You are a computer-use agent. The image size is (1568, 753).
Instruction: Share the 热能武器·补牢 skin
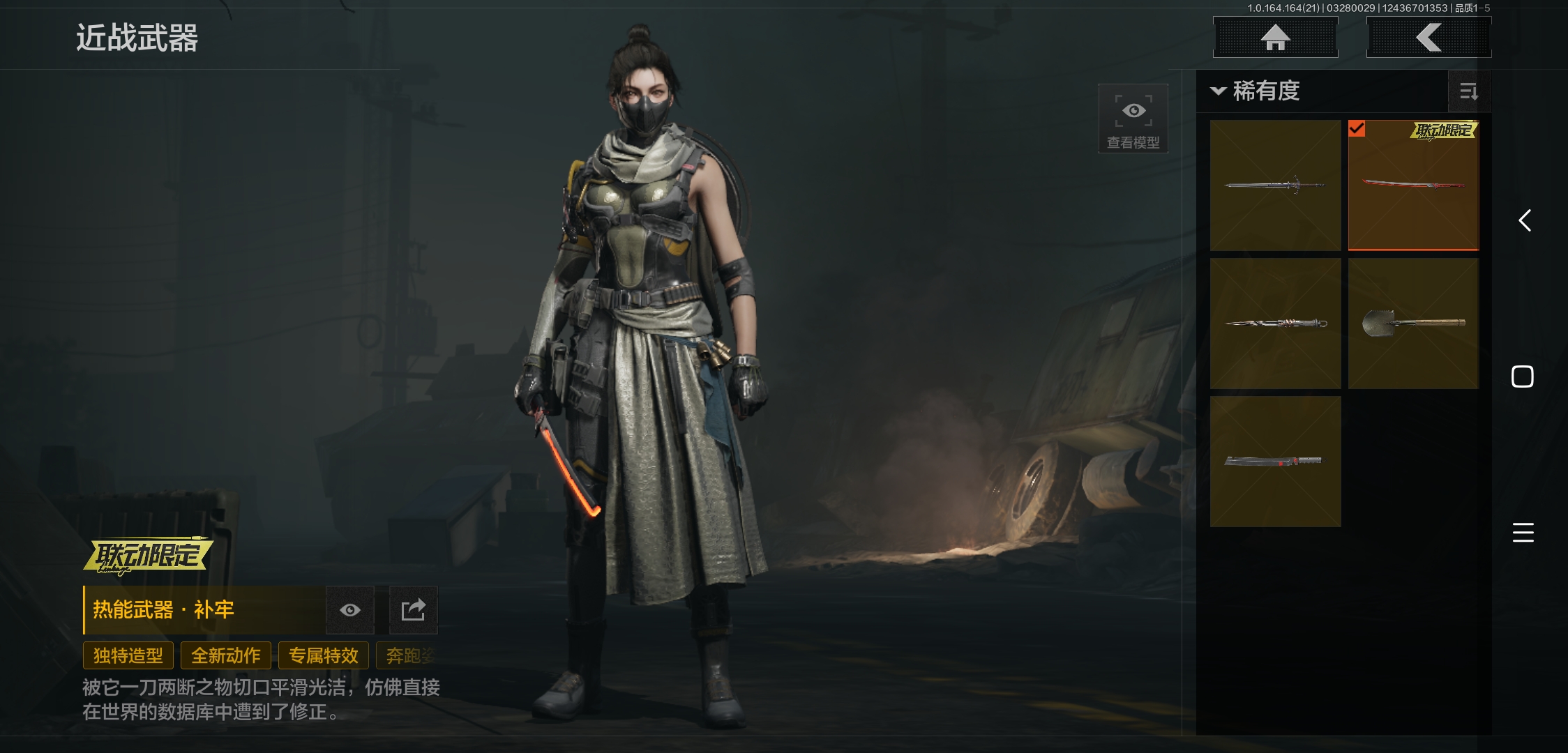(x=413, y=611)
